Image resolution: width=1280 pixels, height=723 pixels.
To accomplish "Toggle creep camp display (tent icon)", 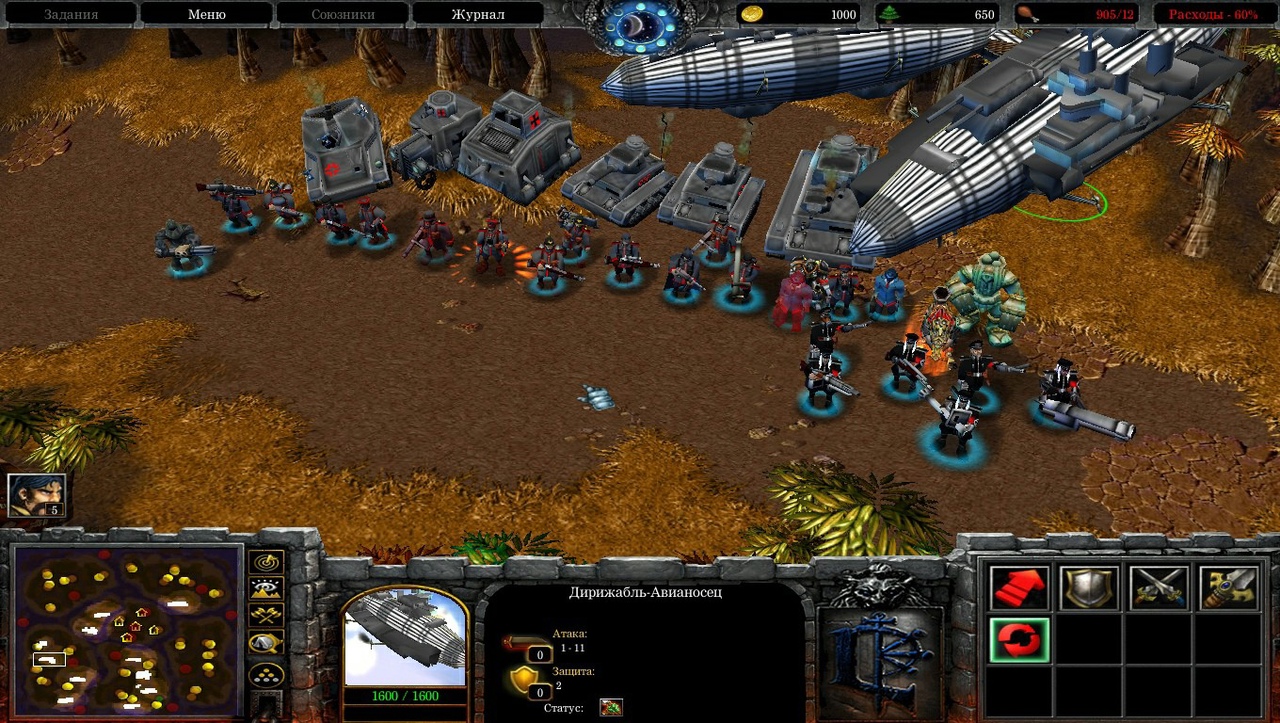I will coord(266,643).
